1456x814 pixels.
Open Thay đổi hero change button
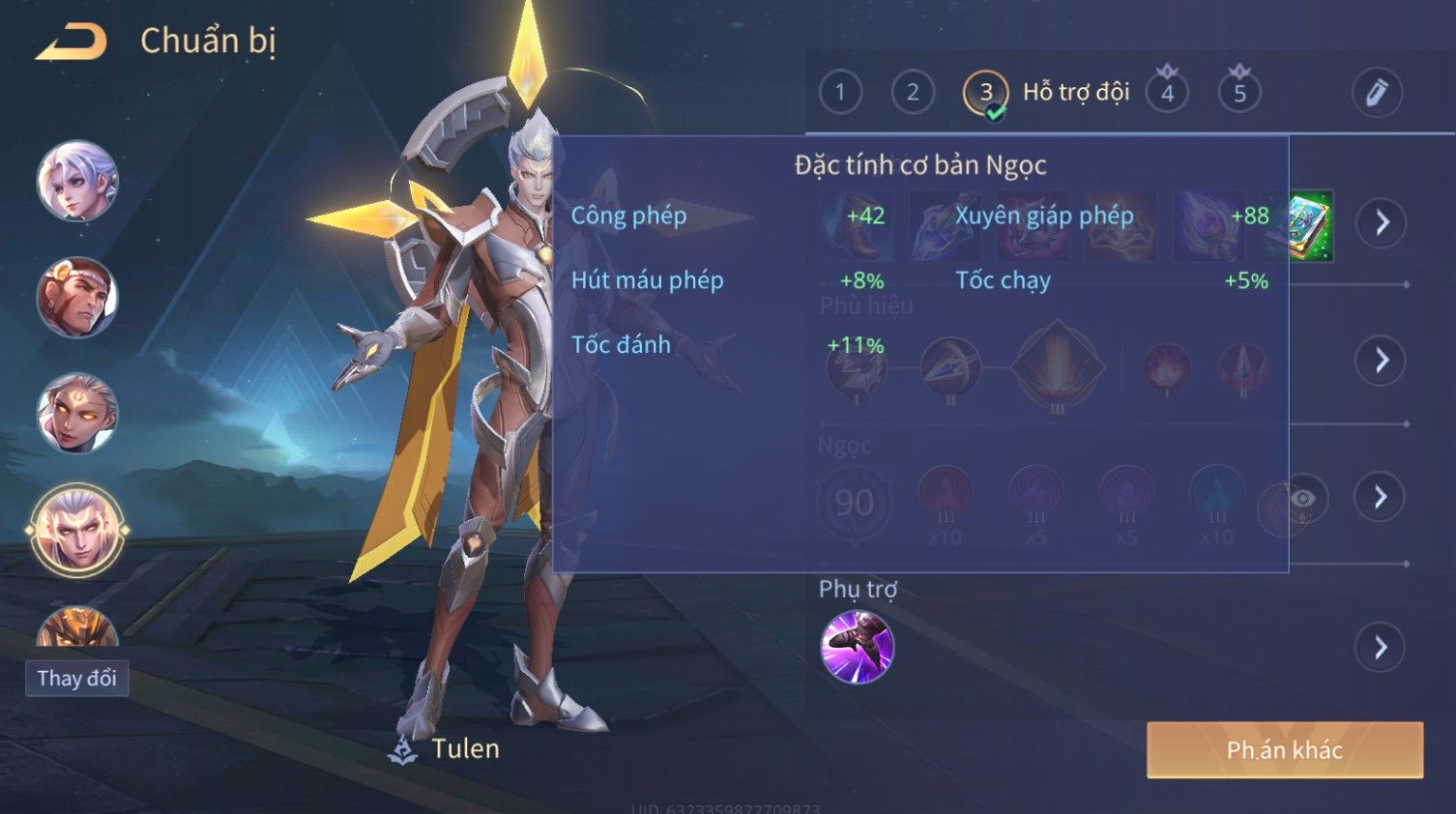pos(76,679)
